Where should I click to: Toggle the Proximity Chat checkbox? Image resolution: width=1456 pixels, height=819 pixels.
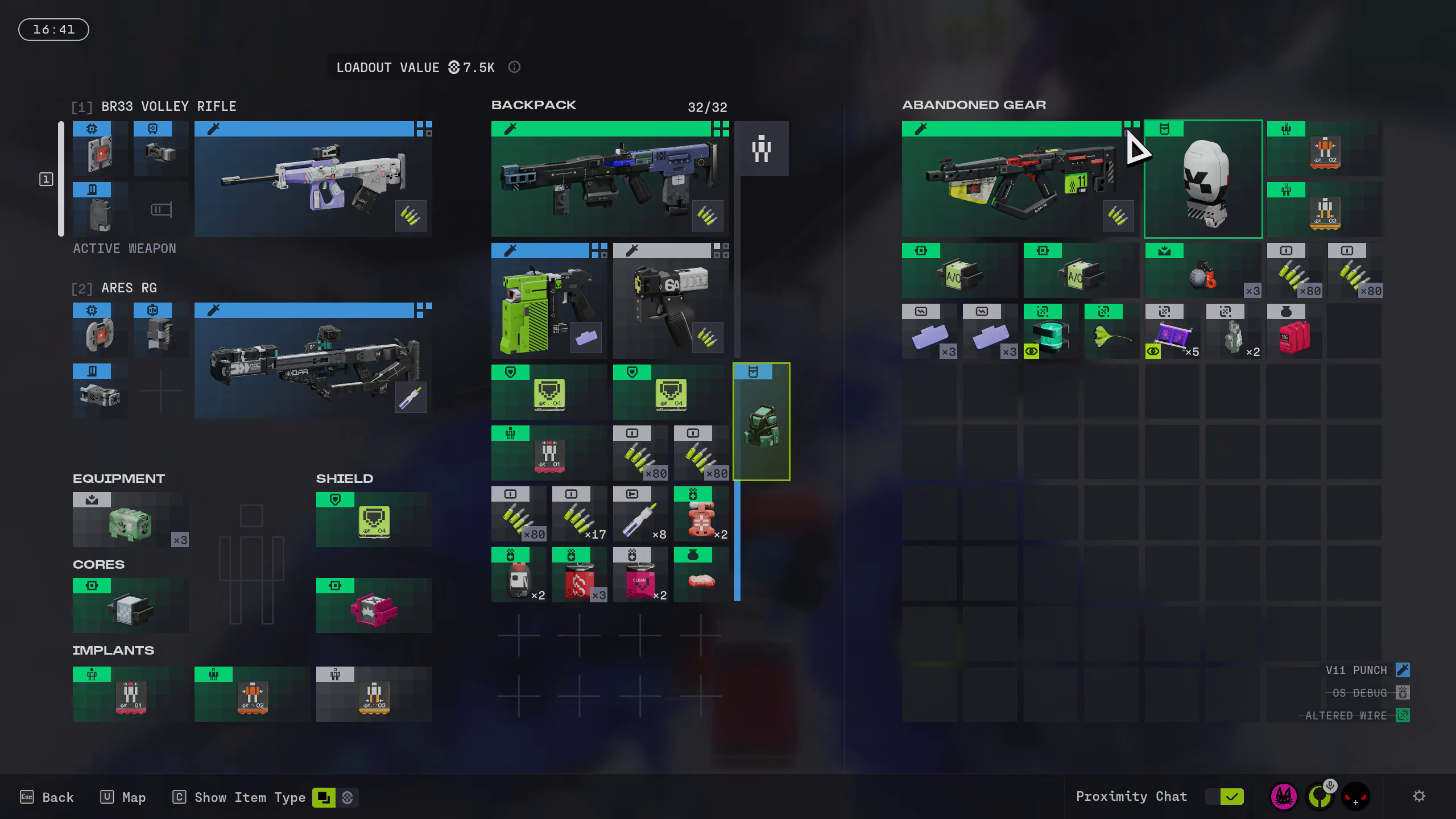(x=1231, y=797)
